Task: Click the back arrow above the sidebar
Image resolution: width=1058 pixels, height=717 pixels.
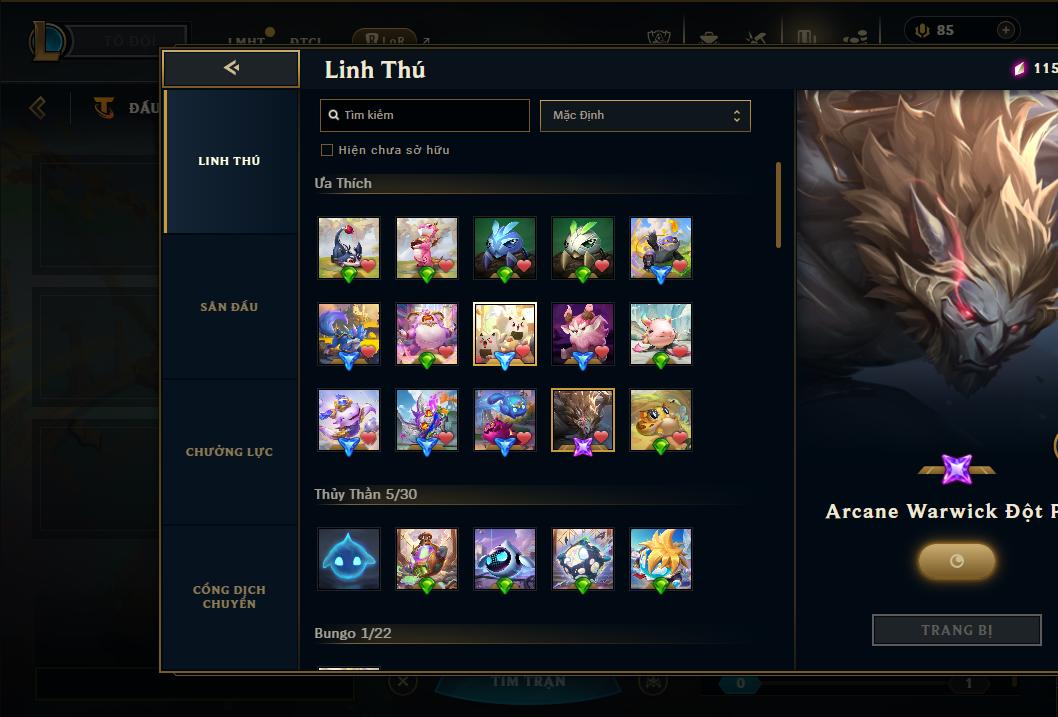Action: click(231, 68)
